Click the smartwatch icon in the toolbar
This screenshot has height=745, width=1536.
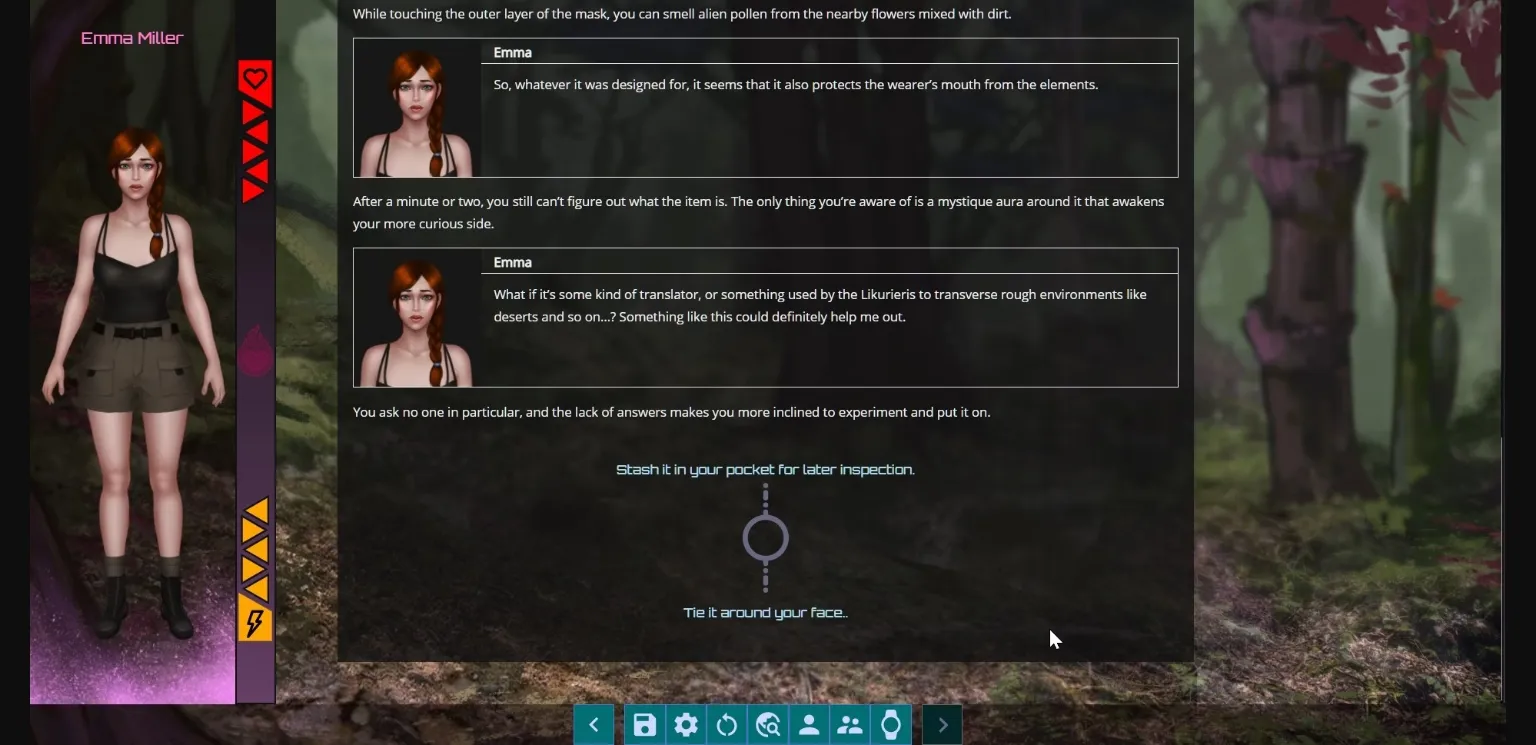tap(890, 724)
